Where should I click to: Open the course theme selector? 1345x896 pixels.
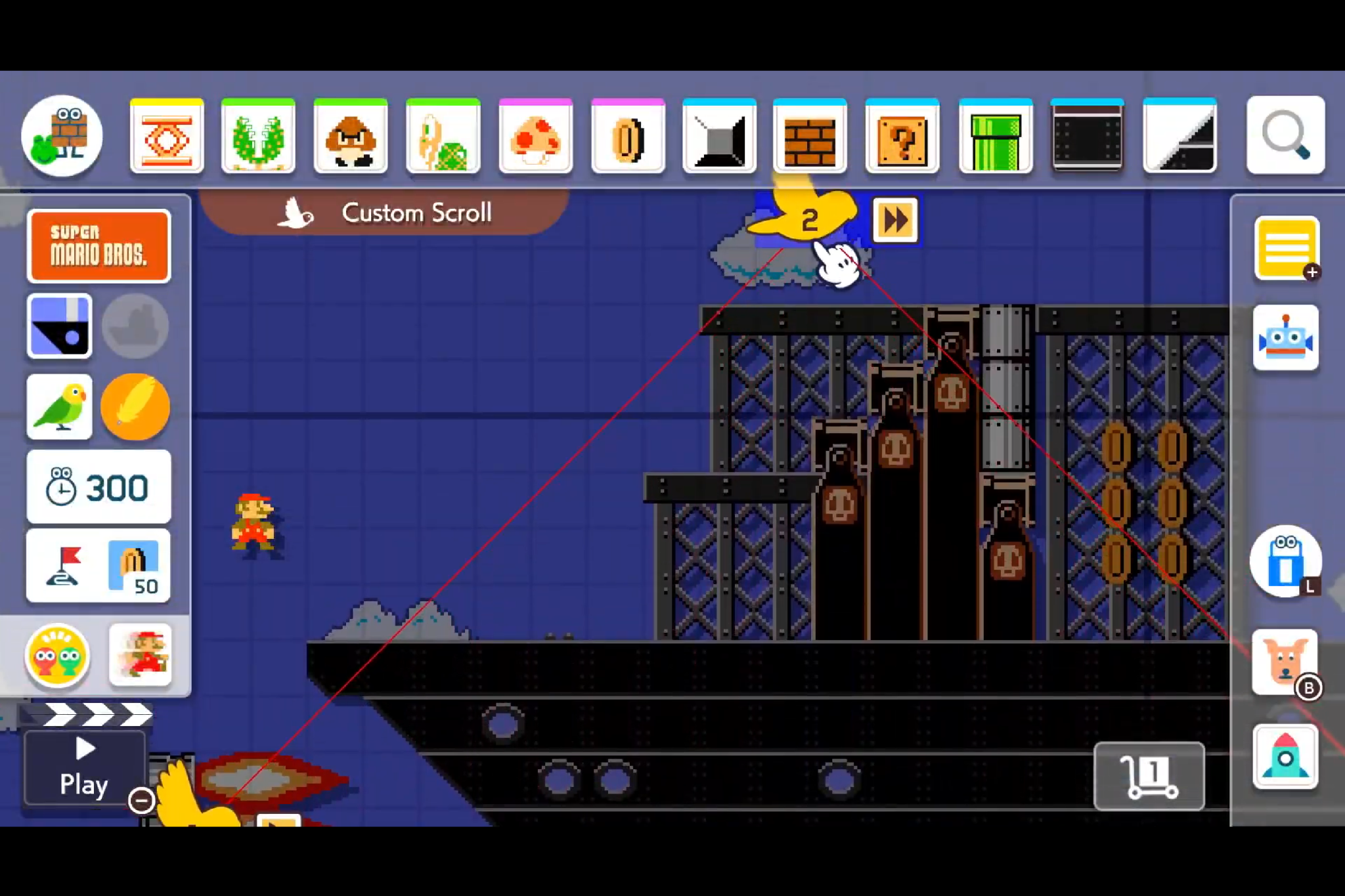pos(59,326)
